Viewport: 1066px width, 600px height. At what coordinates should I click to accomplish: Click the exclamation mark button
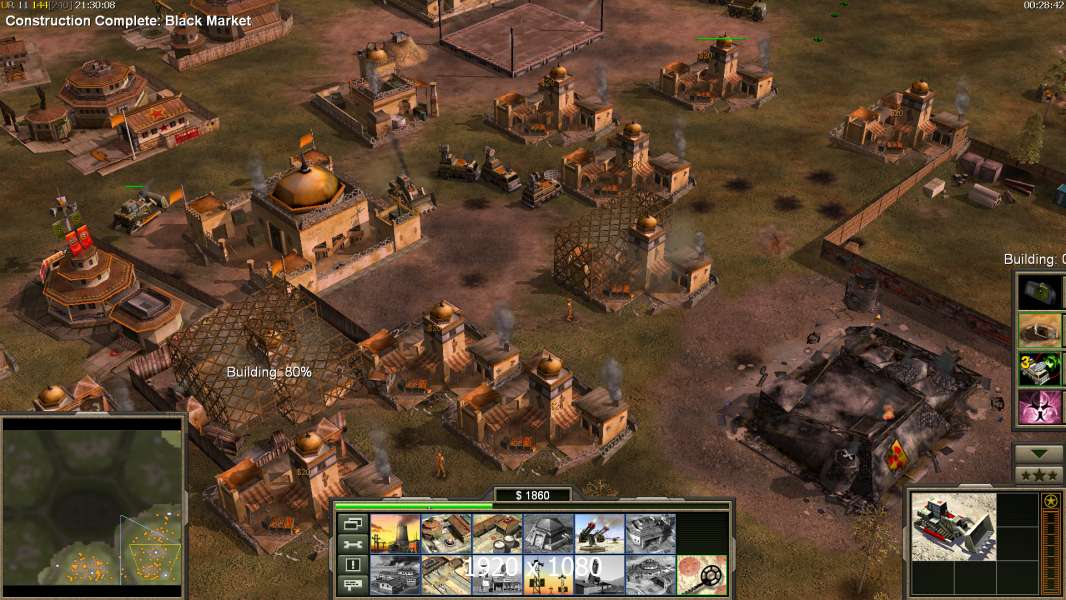click(351, 565)
